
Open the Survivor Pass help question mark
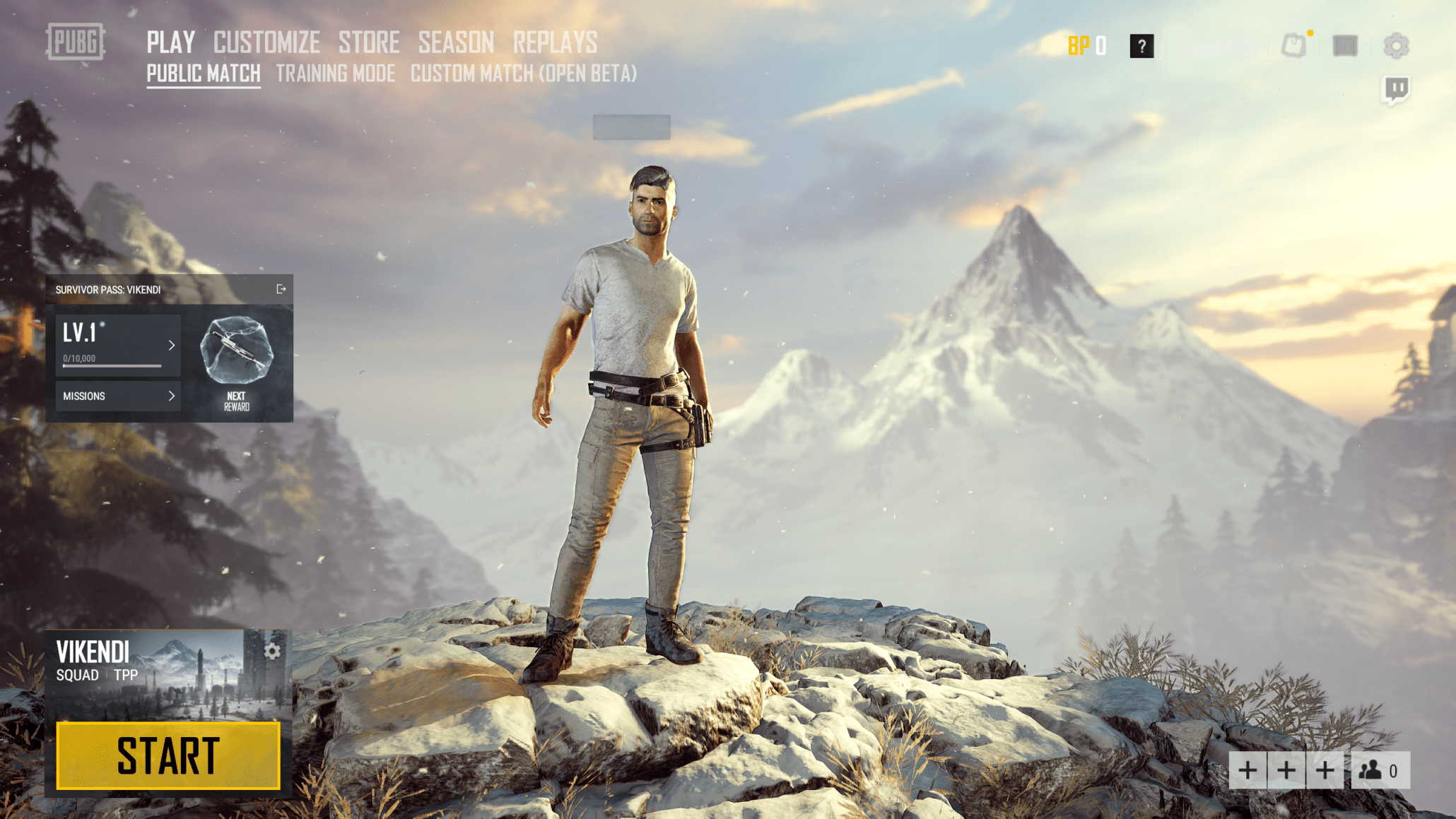click(1141, 47)
